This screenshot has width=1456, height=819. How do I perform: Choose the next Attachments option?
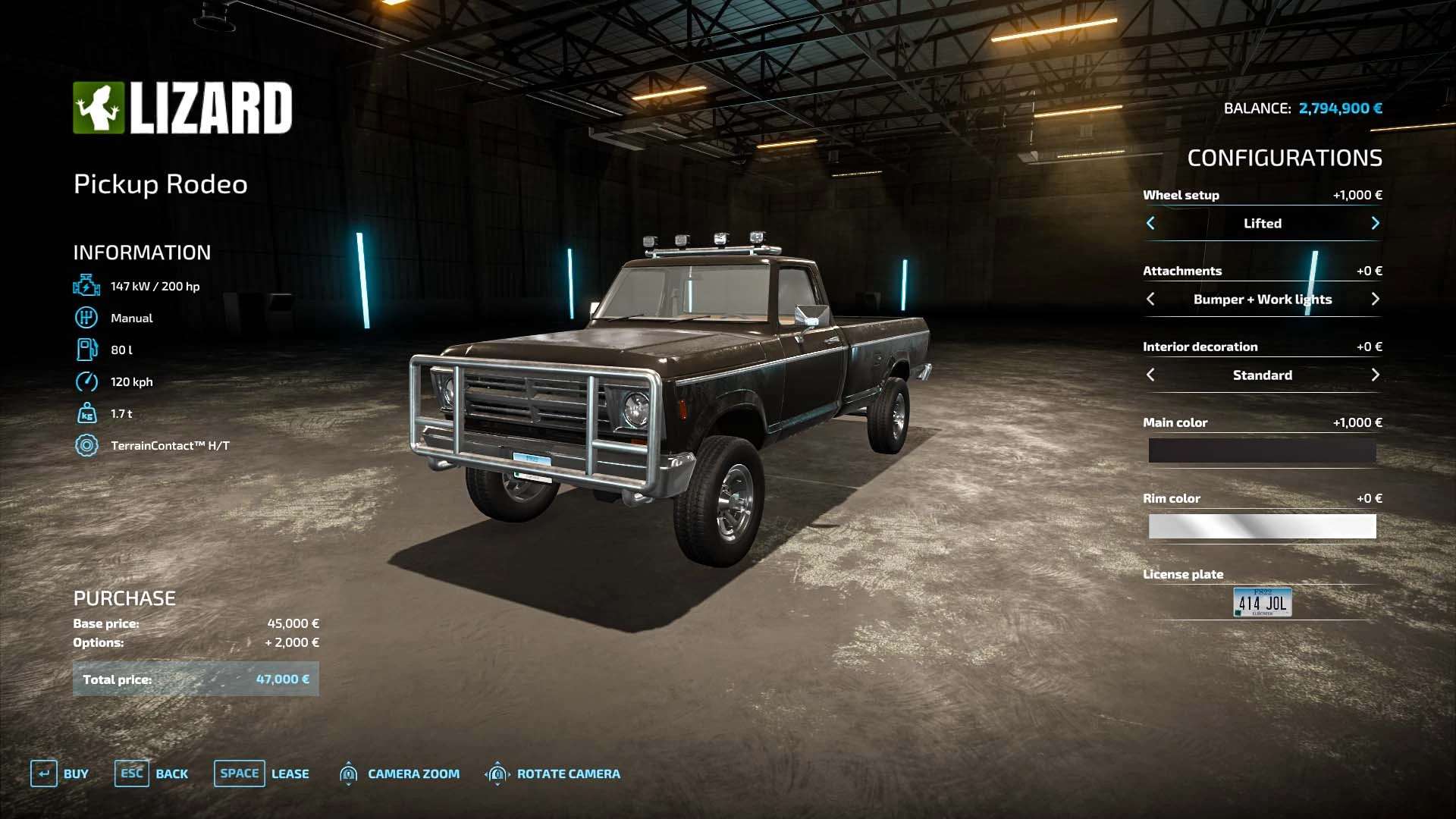point(1375,299)
